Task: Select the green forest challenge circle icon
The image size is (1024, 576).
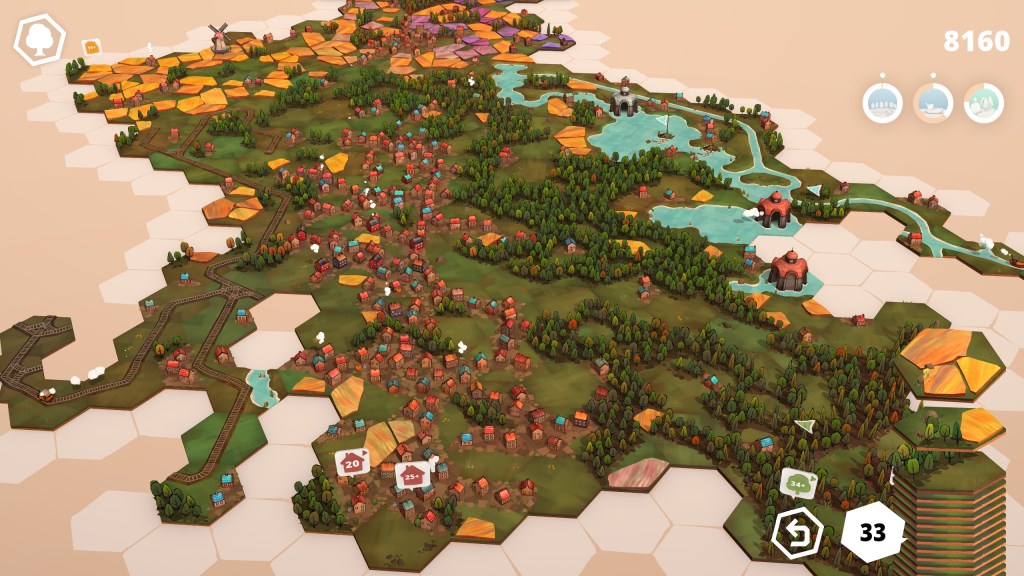Action: pyautogui.click(x=984, y=102)
